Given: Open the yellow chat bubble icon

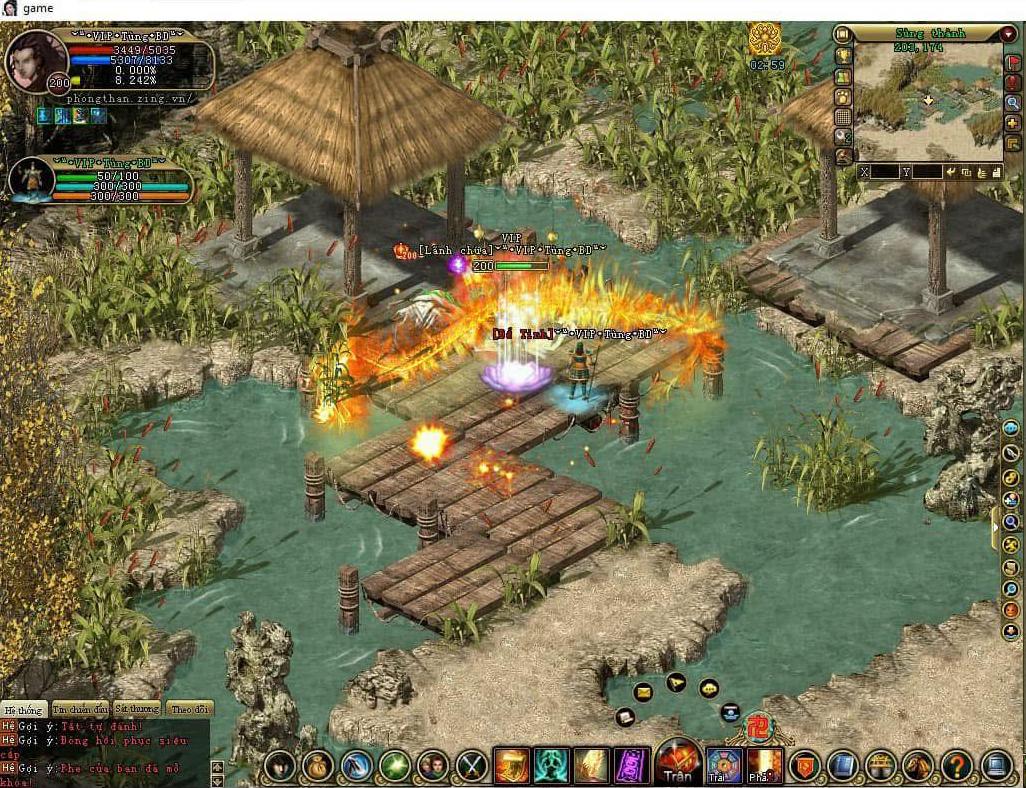Looking at the screenshot, I should [709, 688].
